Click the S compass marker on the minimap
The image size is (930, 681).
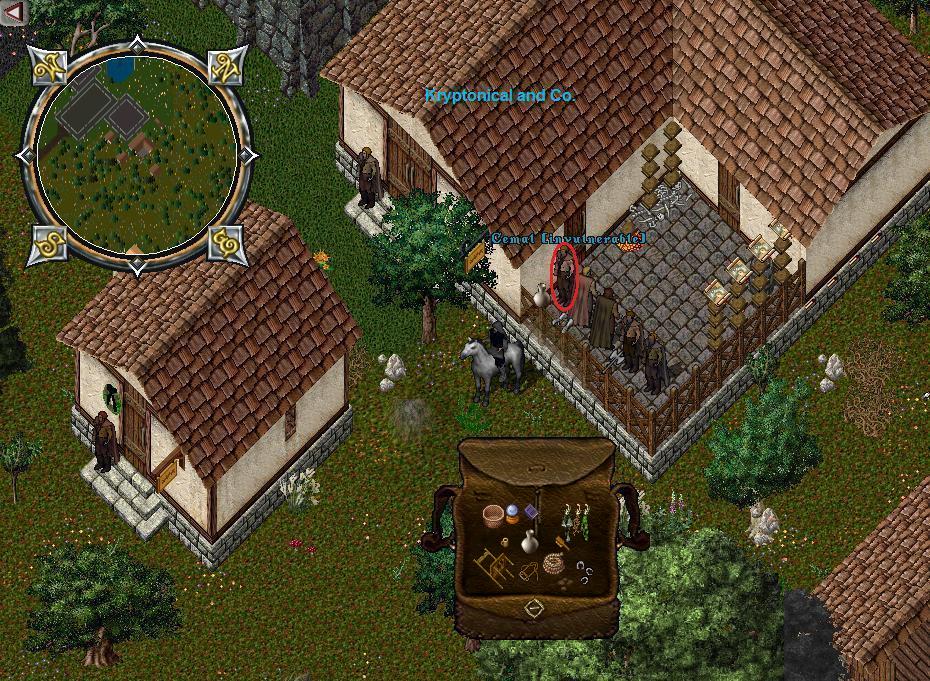tap(46, 243)
